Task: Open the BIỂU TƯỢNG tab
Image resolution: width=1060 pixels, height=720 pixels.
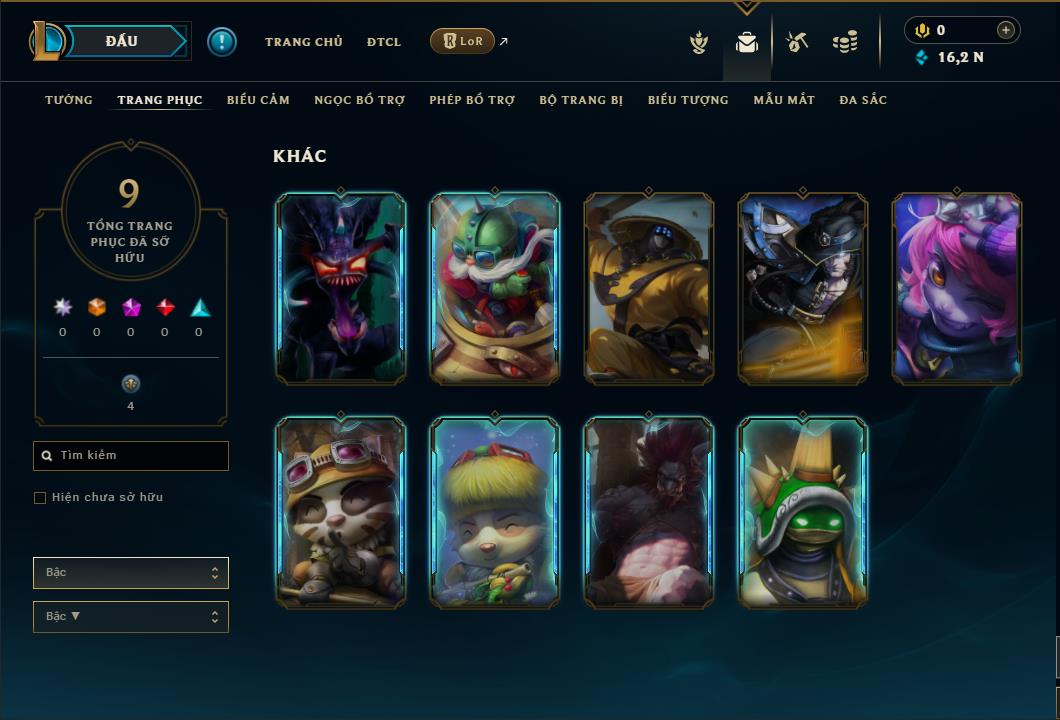Action: (688, 100)
